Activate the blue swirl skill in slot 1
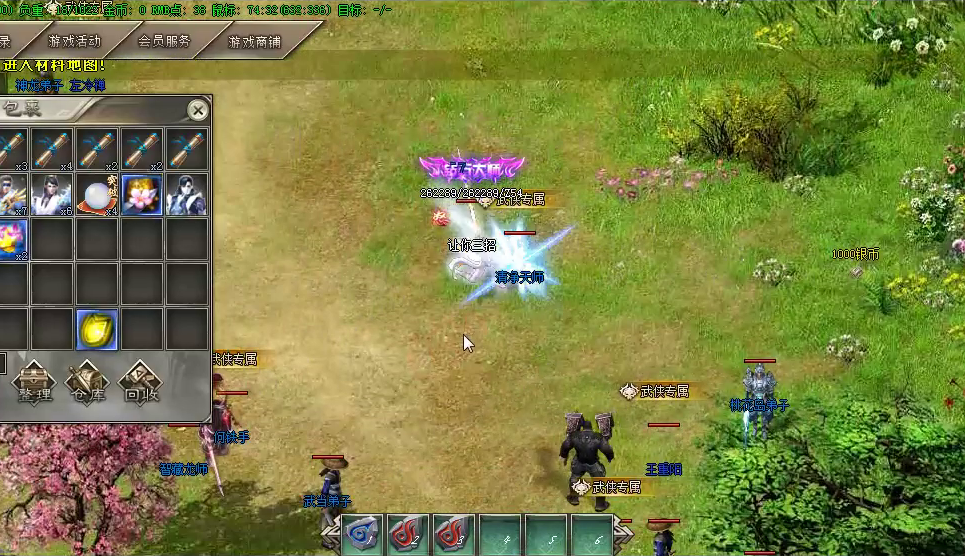The width and height of the screenshot is (965, 556). pos(361,535)
